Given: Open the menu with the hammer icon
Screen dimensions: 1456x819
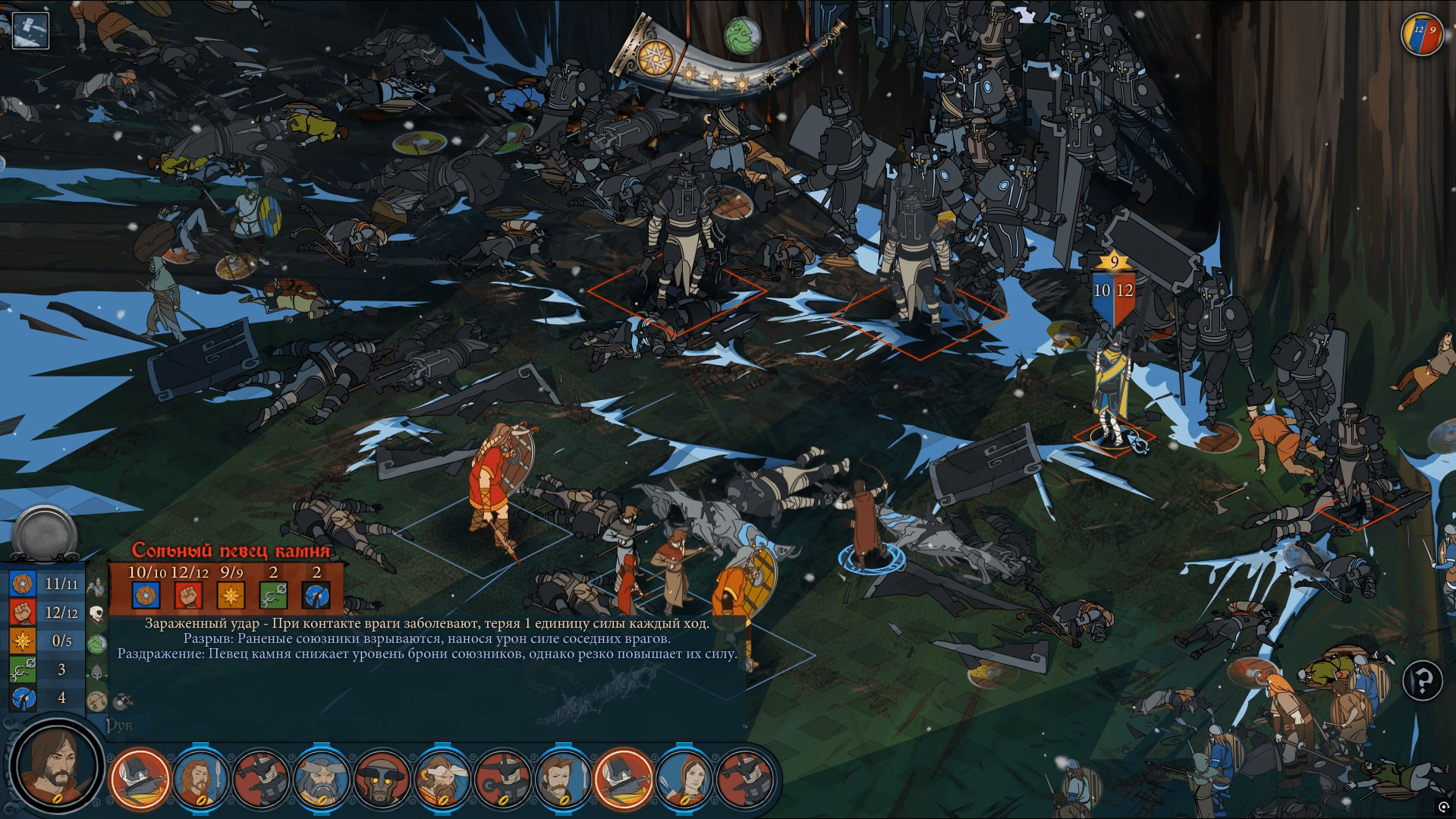Looking at the screenshot, I should (x=30, y=31).
